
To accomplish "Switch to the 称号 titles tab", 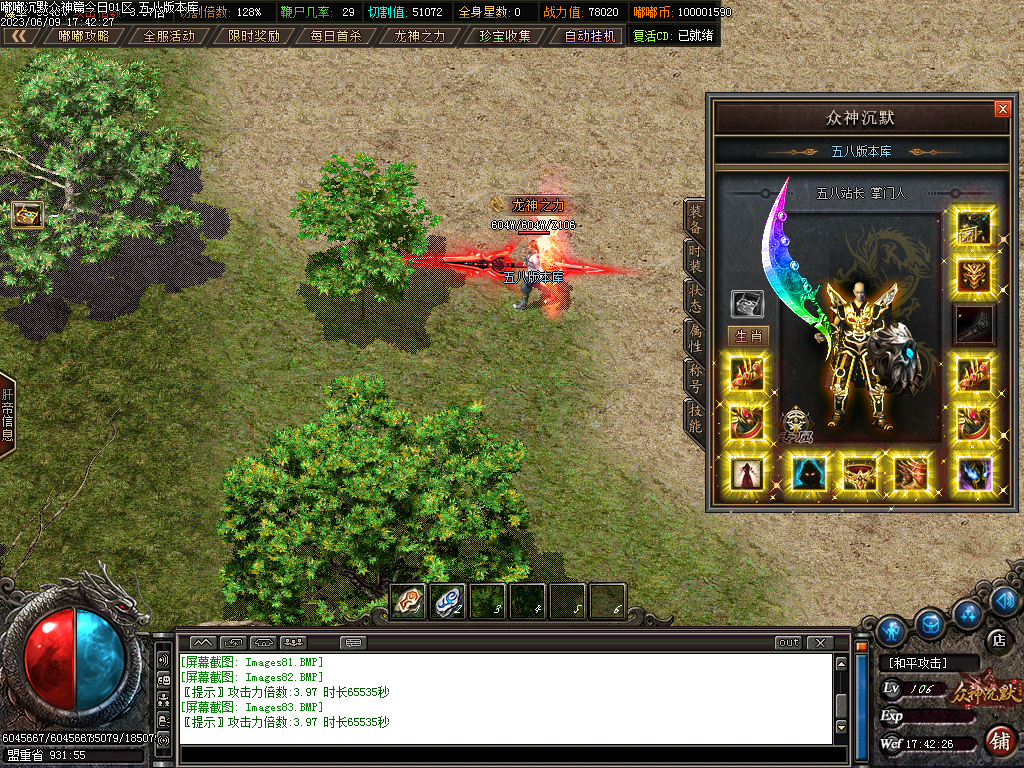I will coord(694,375).
